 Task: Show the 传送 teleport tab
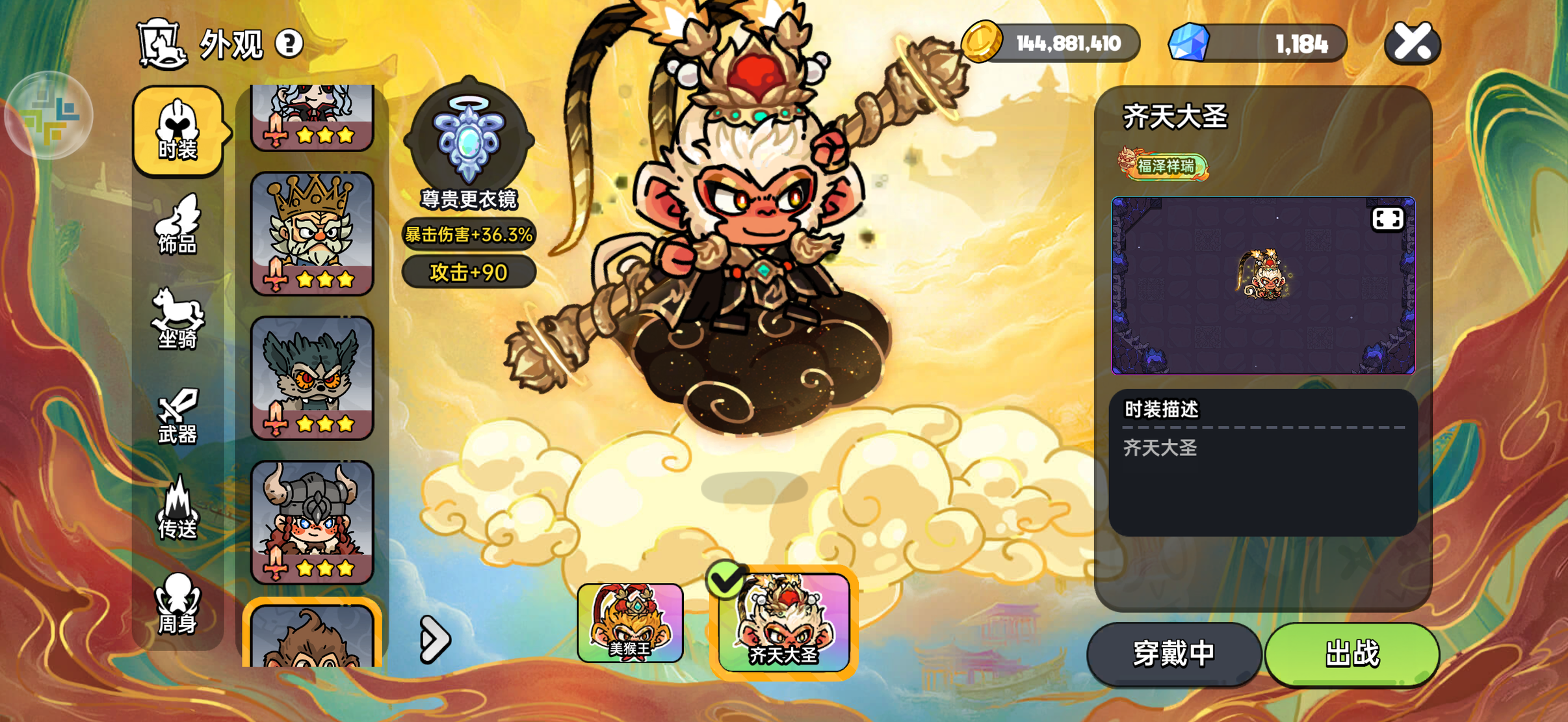click(x=178, y=510)
